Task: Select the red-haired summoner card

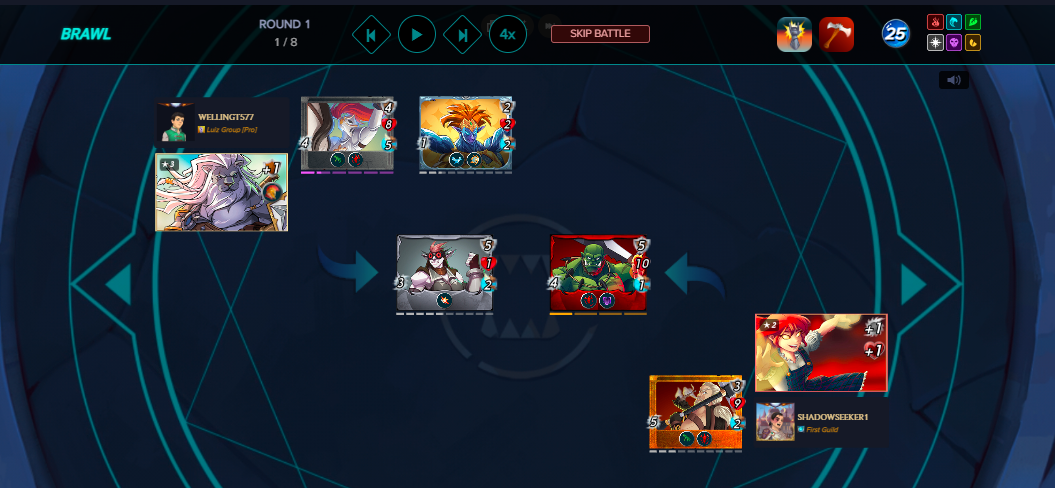Action: [820, 353]
